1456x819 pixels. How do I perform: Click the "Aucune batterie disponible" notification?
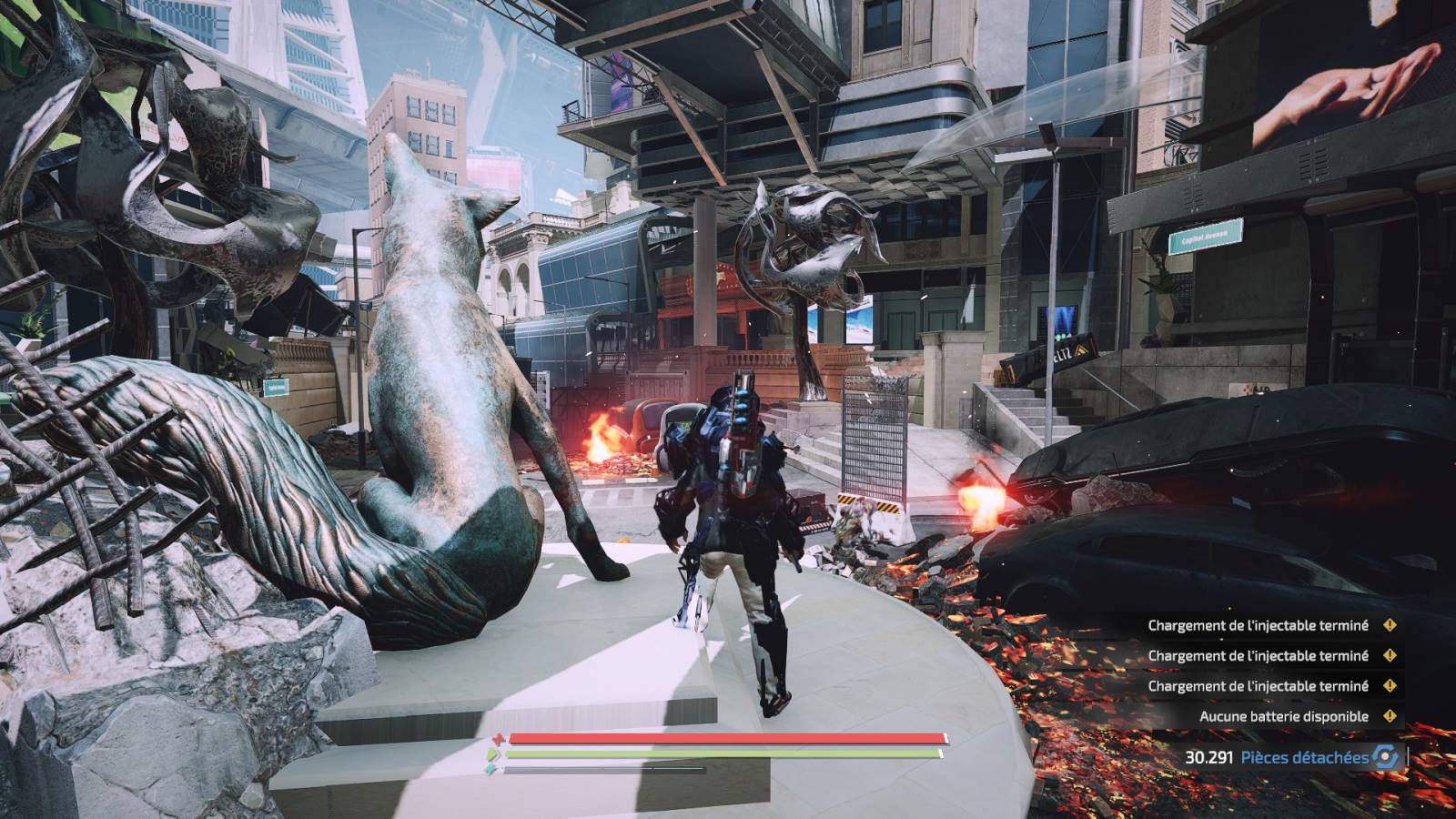click(1283, 716)
